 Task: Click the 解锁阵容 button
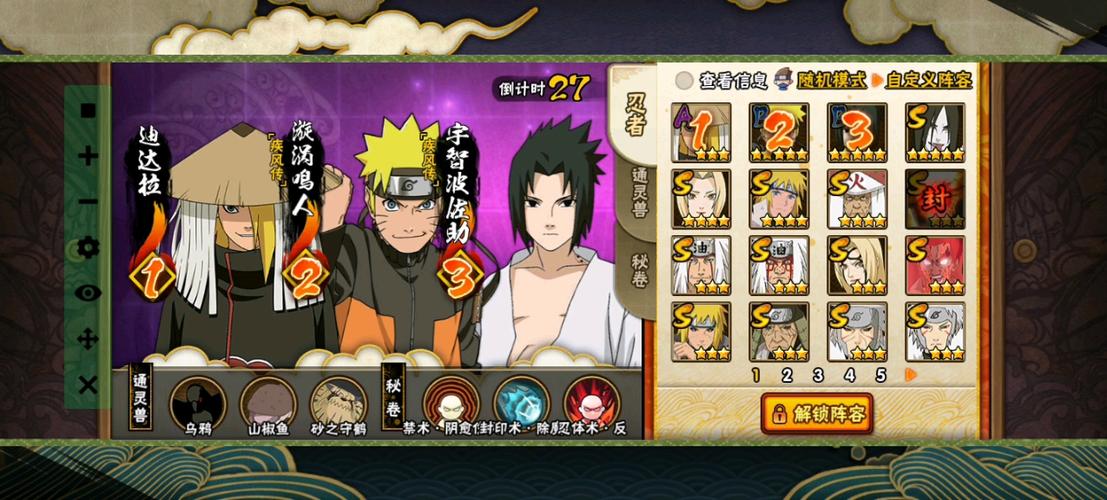[817, 412]
